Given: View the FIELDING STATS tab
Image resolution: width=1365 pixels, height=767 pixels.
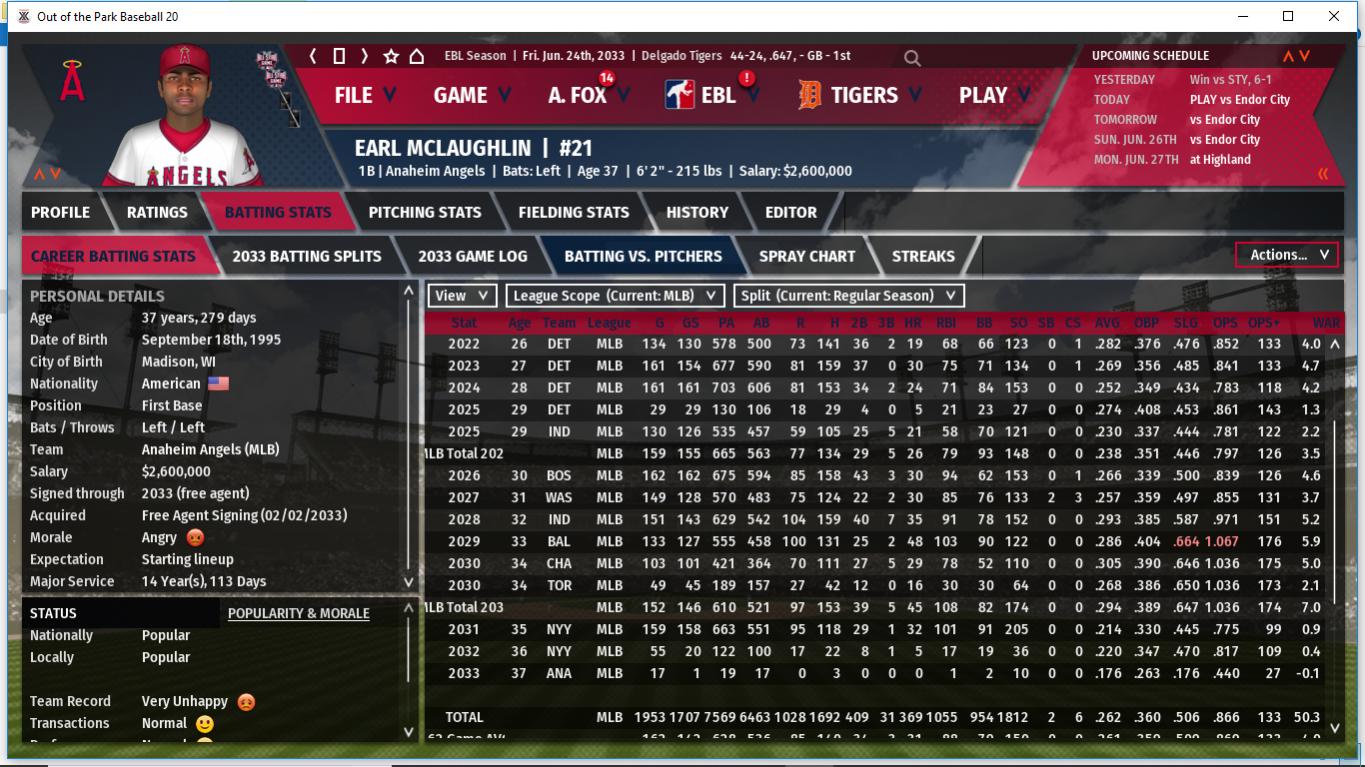Looking at the screenshot, I should click(x=574, y=212).
